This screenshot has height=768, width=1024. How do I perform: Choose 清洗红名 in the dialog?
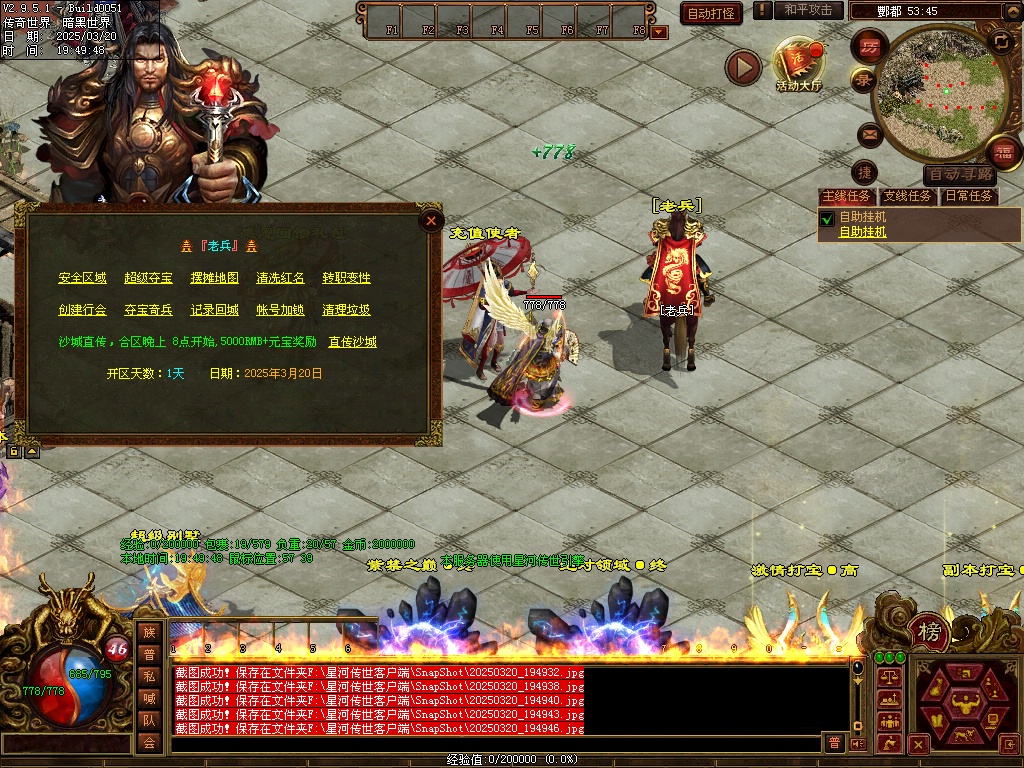click(280, 278)
